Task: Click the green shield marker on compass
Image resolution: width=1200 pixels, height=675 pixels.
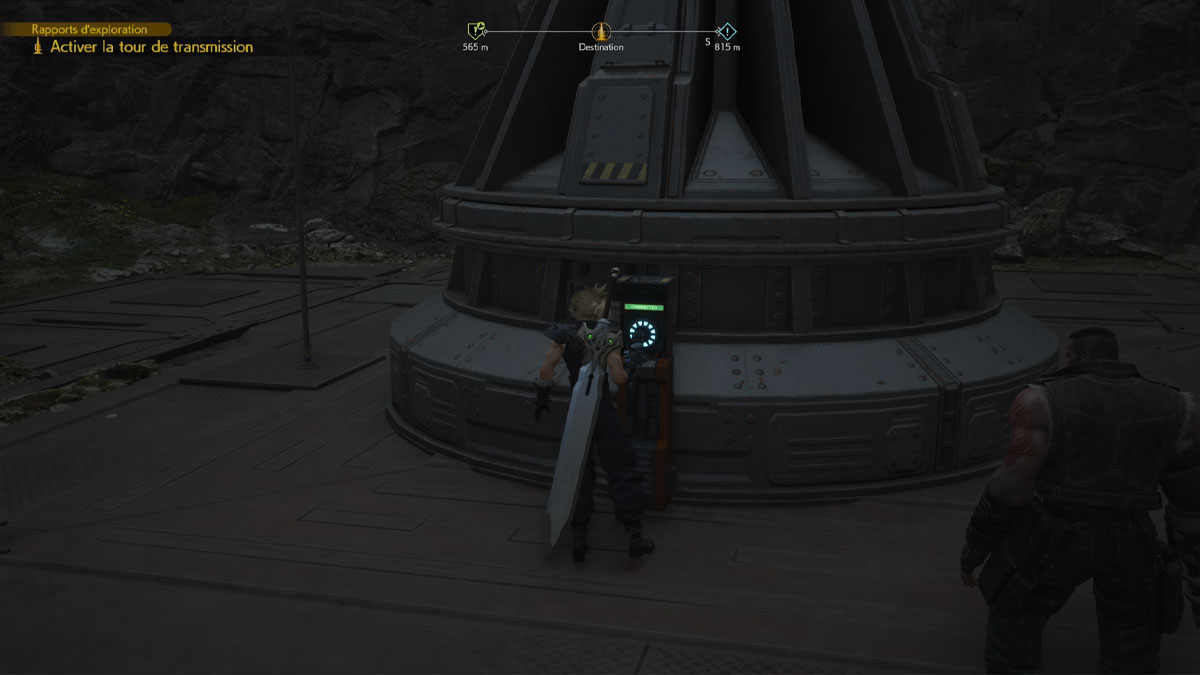Action: point(475,31)
